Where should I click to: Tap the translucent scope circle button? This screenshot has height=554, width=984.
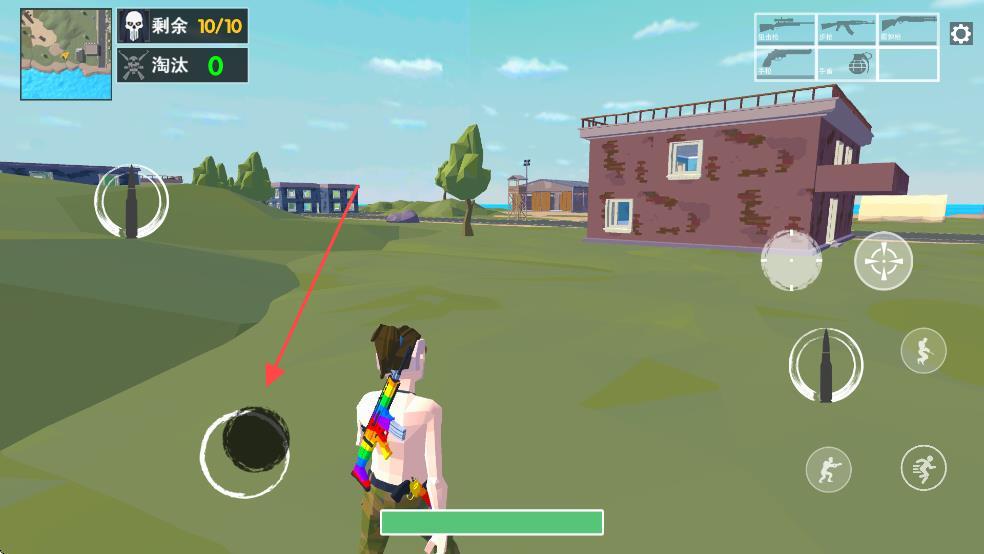[x=791, y=261]
